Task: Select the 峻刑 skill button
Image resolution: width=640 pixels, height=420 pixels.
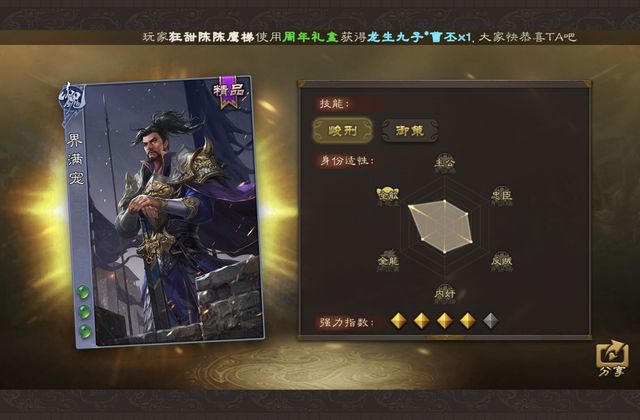Action: pyautogui.click(x=342, y=130)
